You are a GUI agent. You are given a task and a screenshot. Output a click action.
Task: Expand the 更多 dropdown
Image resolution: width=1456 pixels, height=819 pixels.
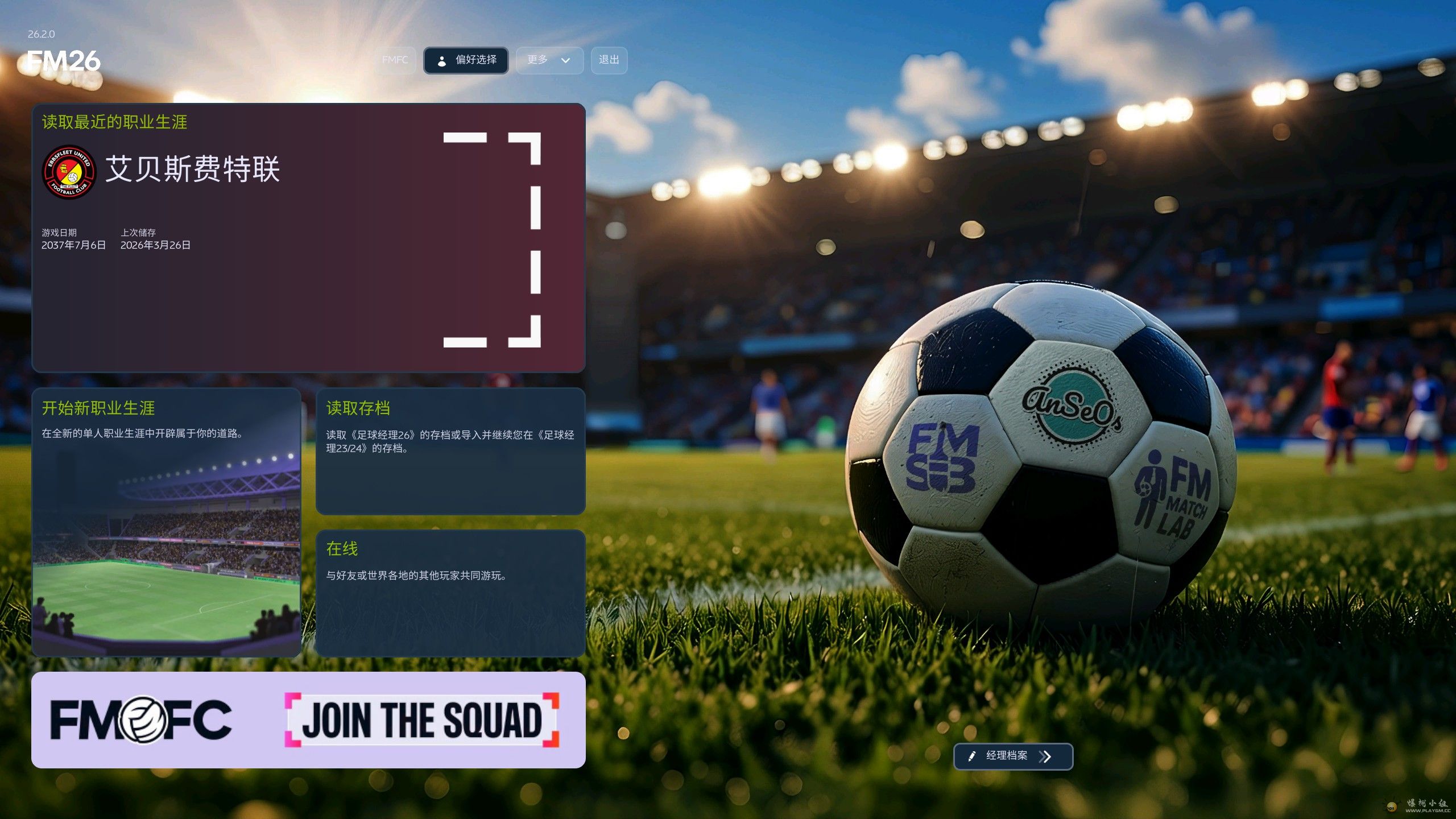click(x=549, y=60)
